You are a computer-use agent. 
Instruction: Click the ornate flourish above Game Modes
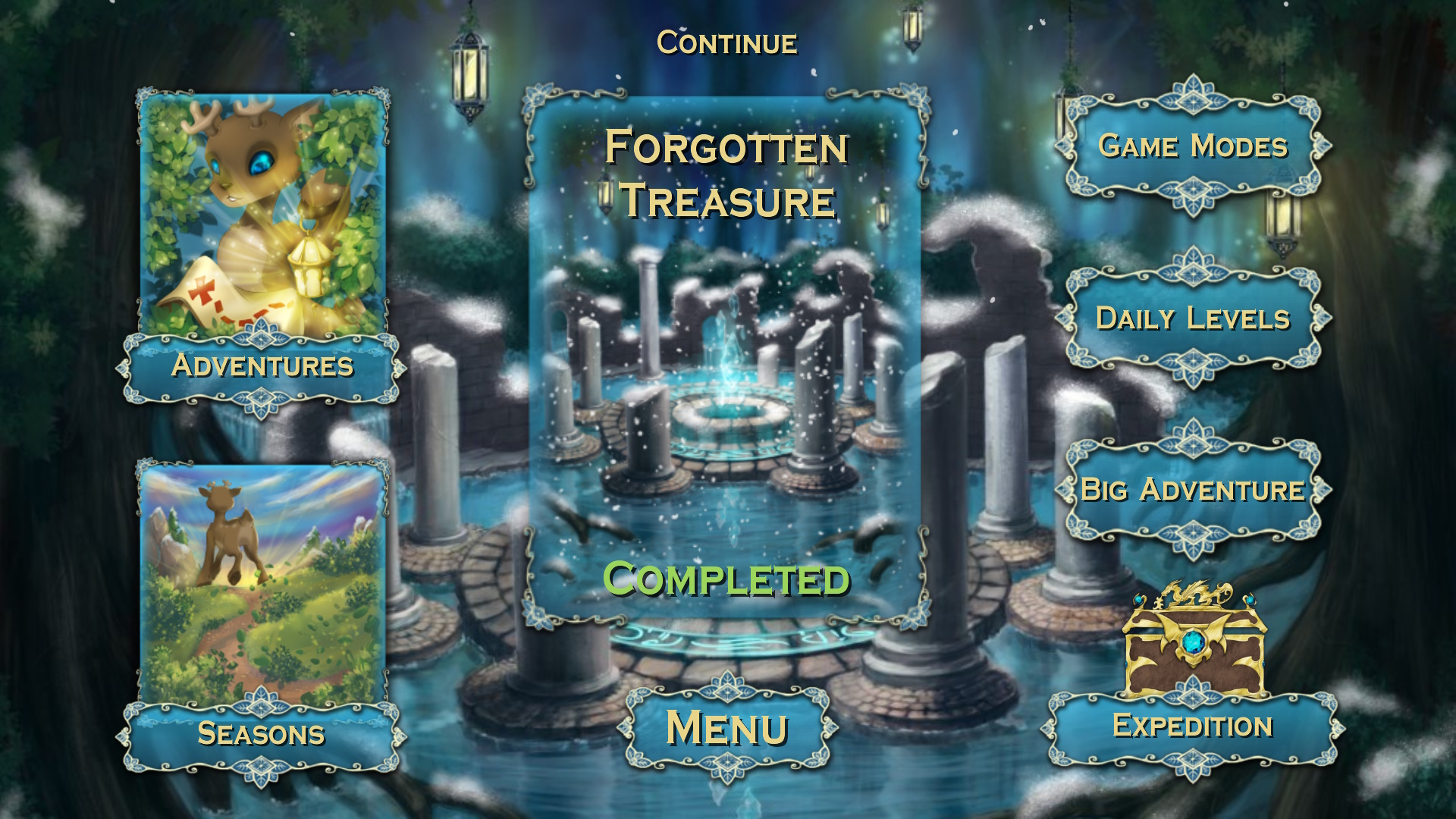click(1192, 95)
